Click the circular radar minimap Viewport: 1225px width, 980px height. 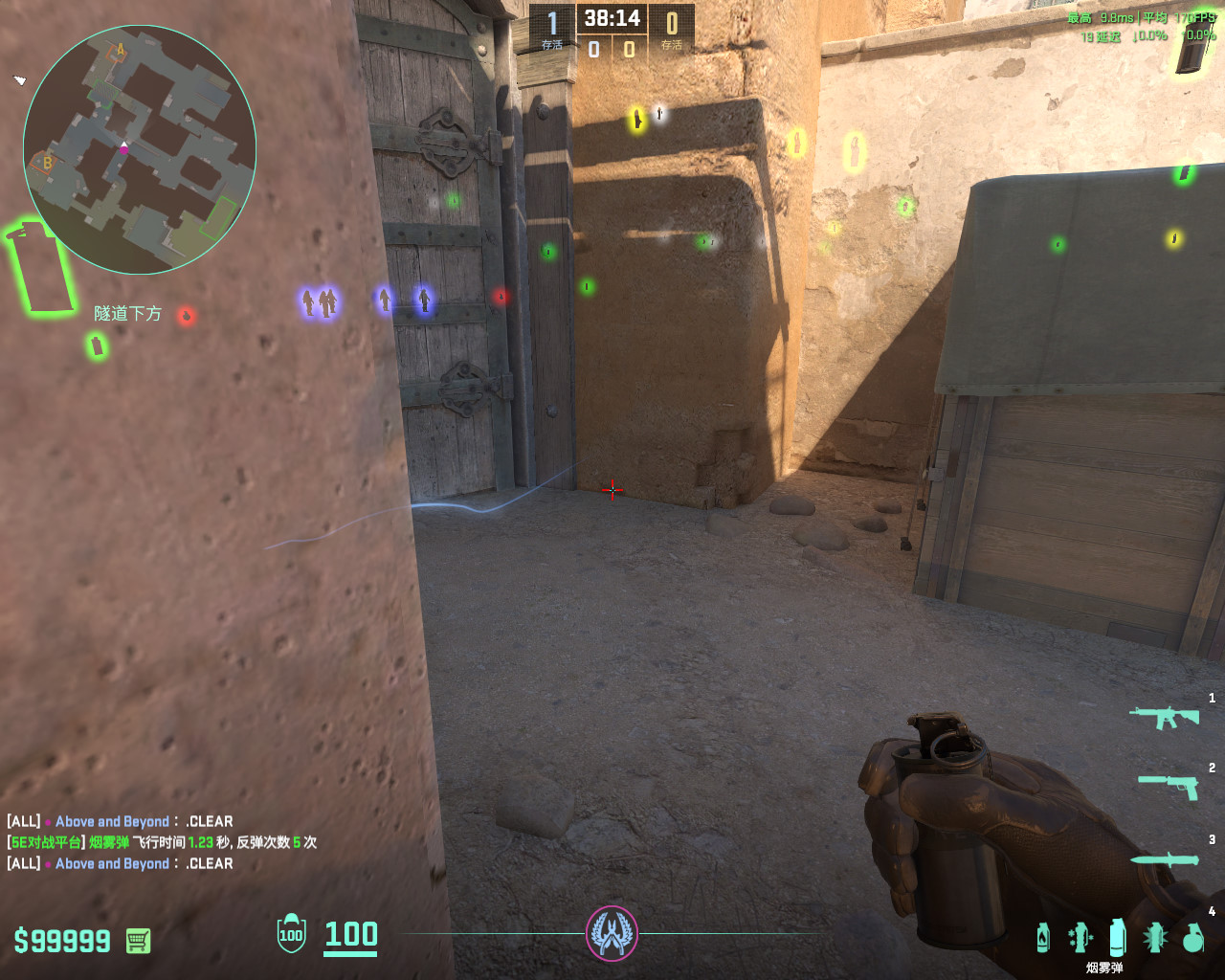(x=140, y=149)
